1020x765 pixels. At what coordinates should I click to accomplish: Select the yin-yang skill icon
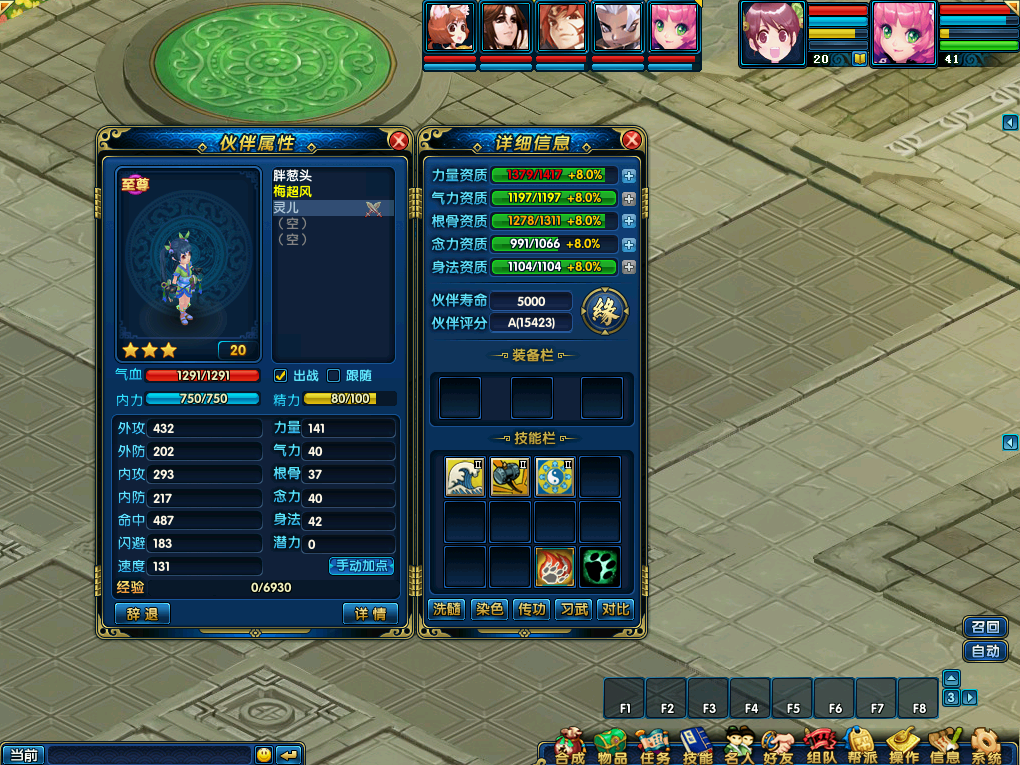(554, 477)
